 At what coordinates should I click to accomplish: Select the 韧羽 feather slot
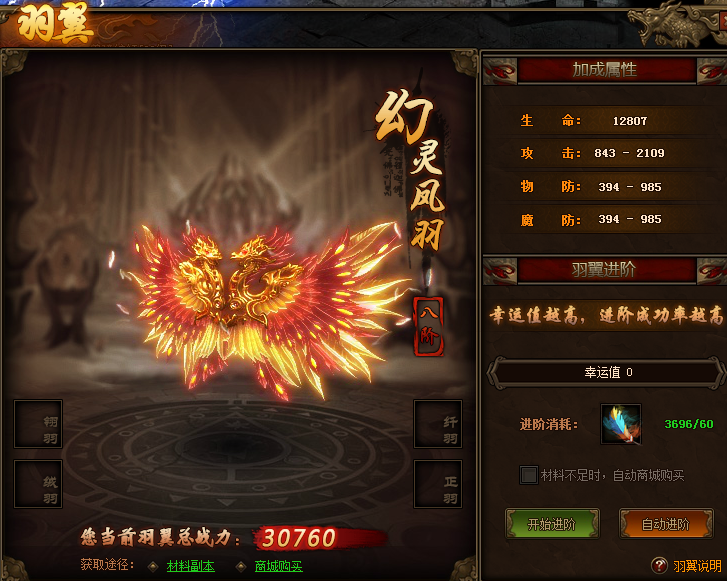(38, 424)
